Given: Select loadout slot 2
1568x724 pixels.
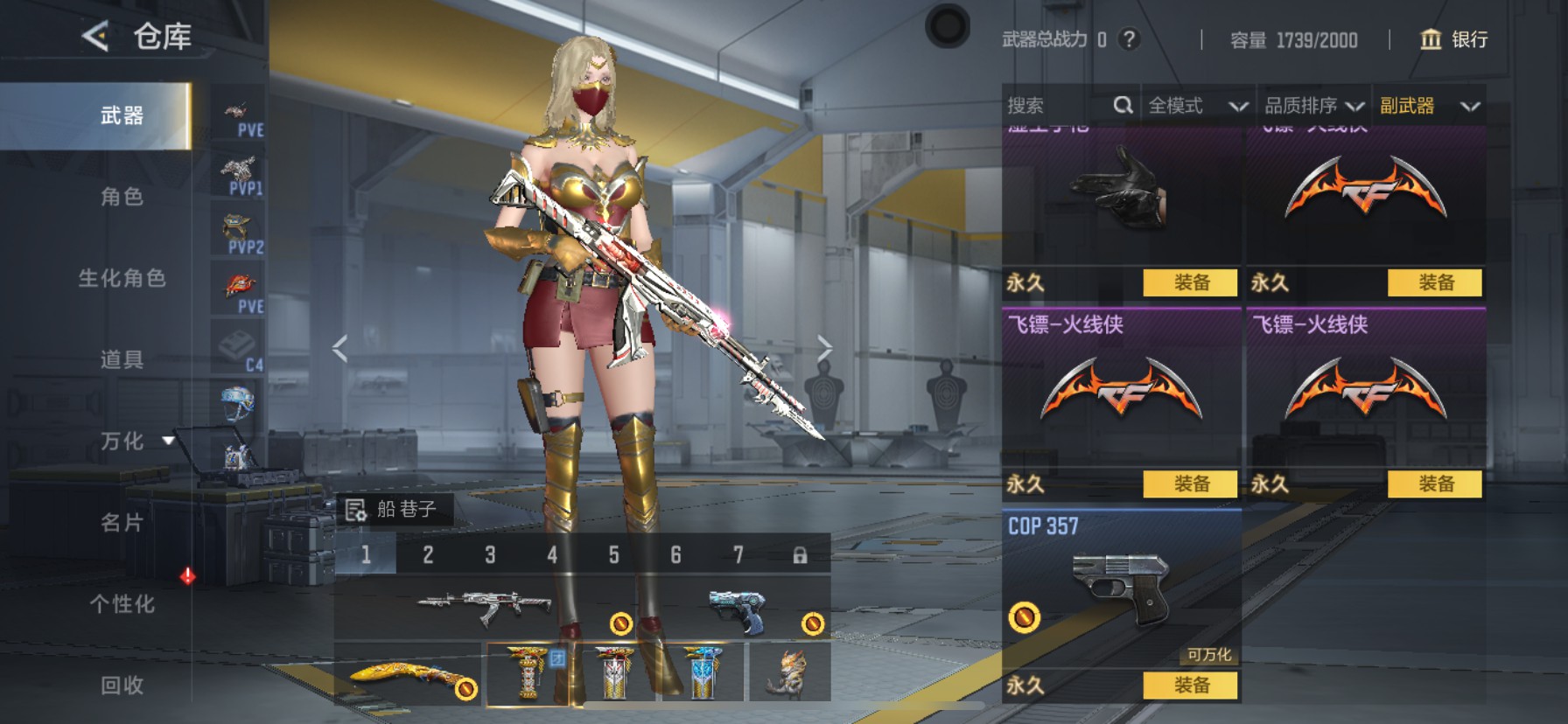Looking at the screenshot, I should click(x=428, y=555).
